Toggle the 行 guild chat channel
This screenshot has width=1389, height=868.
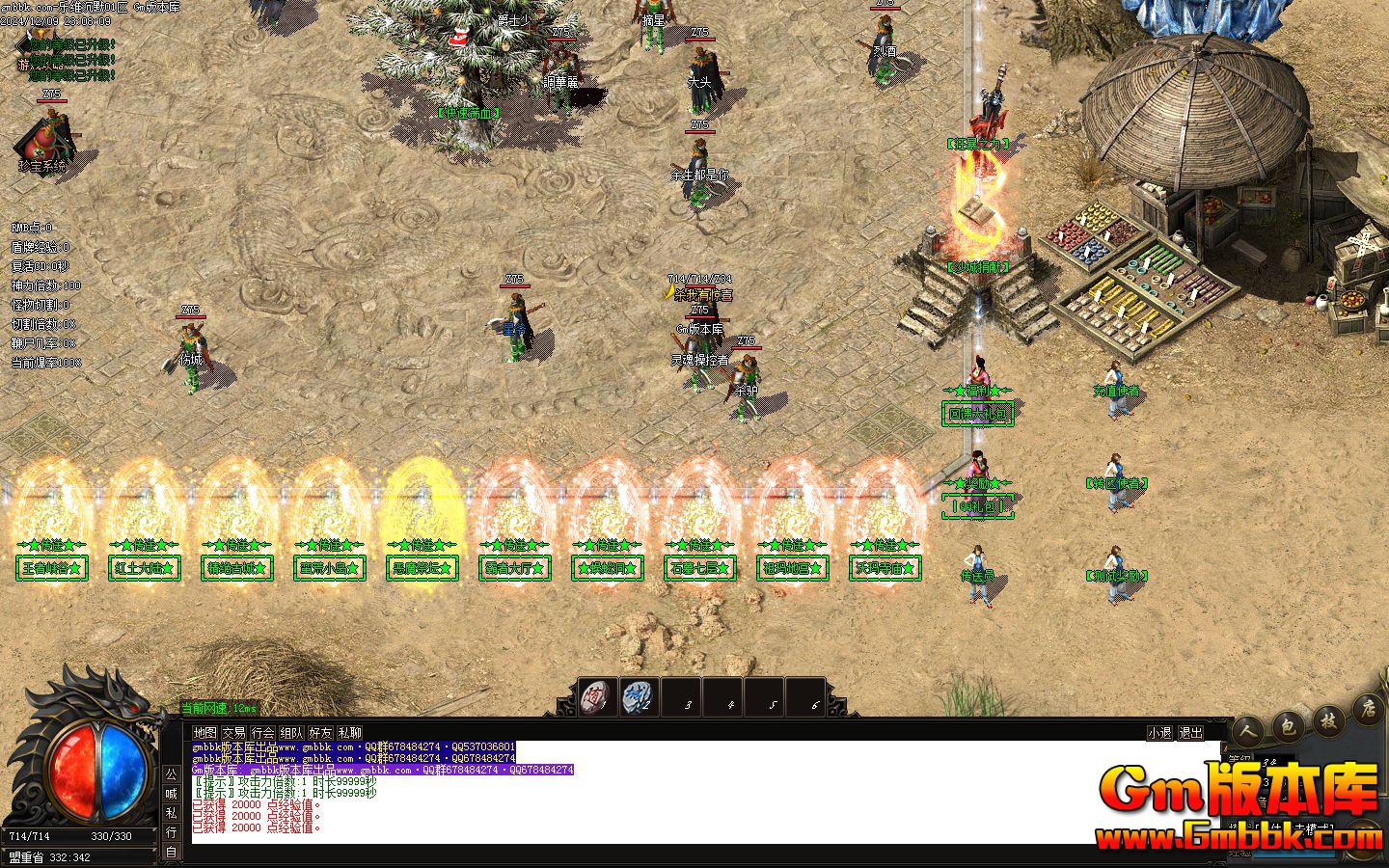coord(171,832)
